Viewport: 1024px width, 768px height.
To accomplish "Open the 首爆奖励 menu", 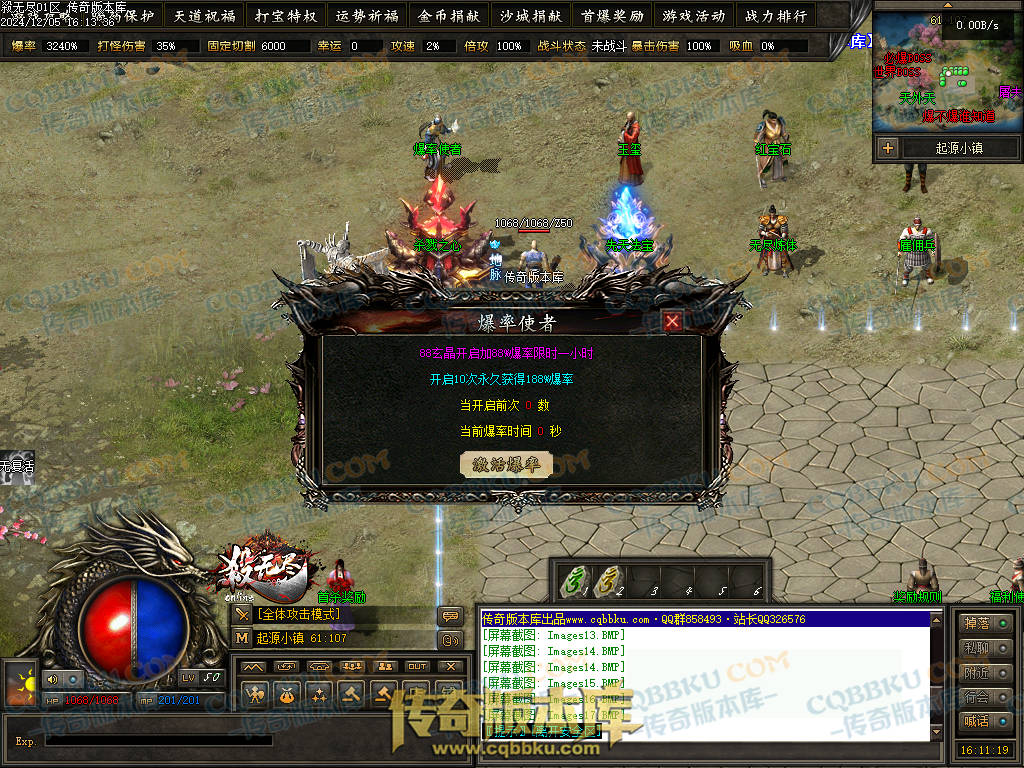I will (612, 16).
